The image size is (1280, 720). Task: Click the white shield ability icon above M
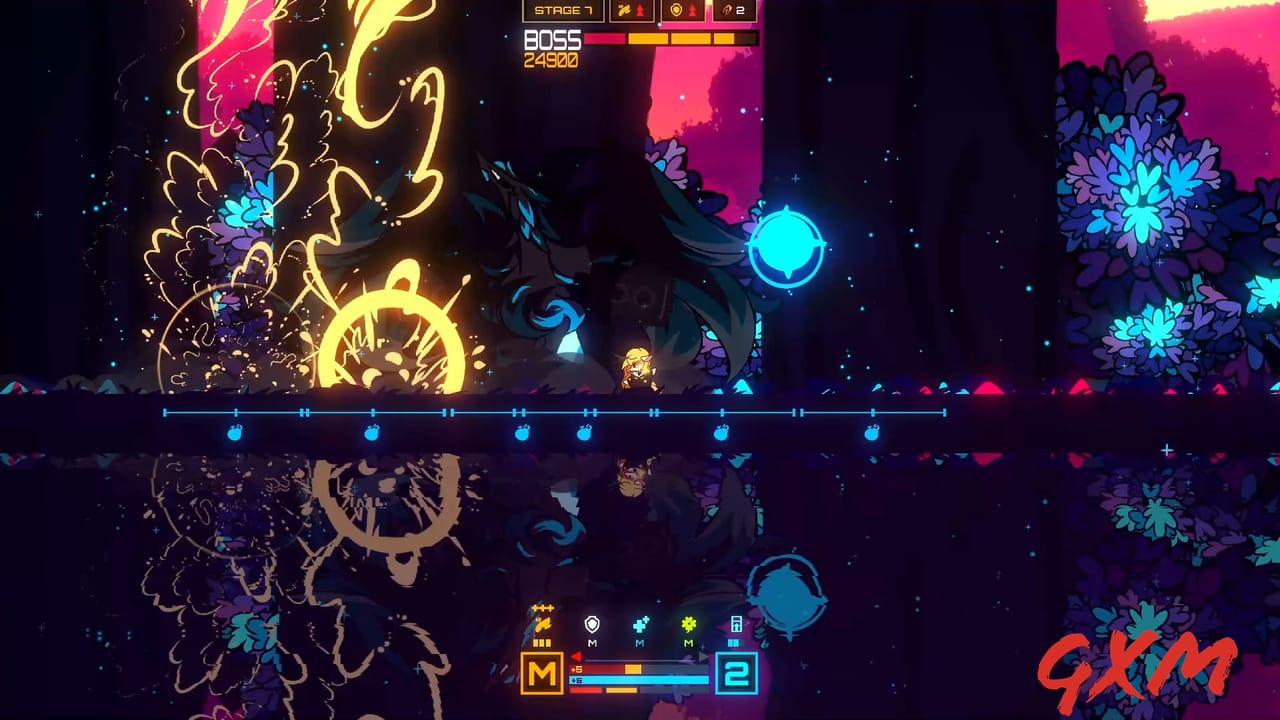pos(592,625)
